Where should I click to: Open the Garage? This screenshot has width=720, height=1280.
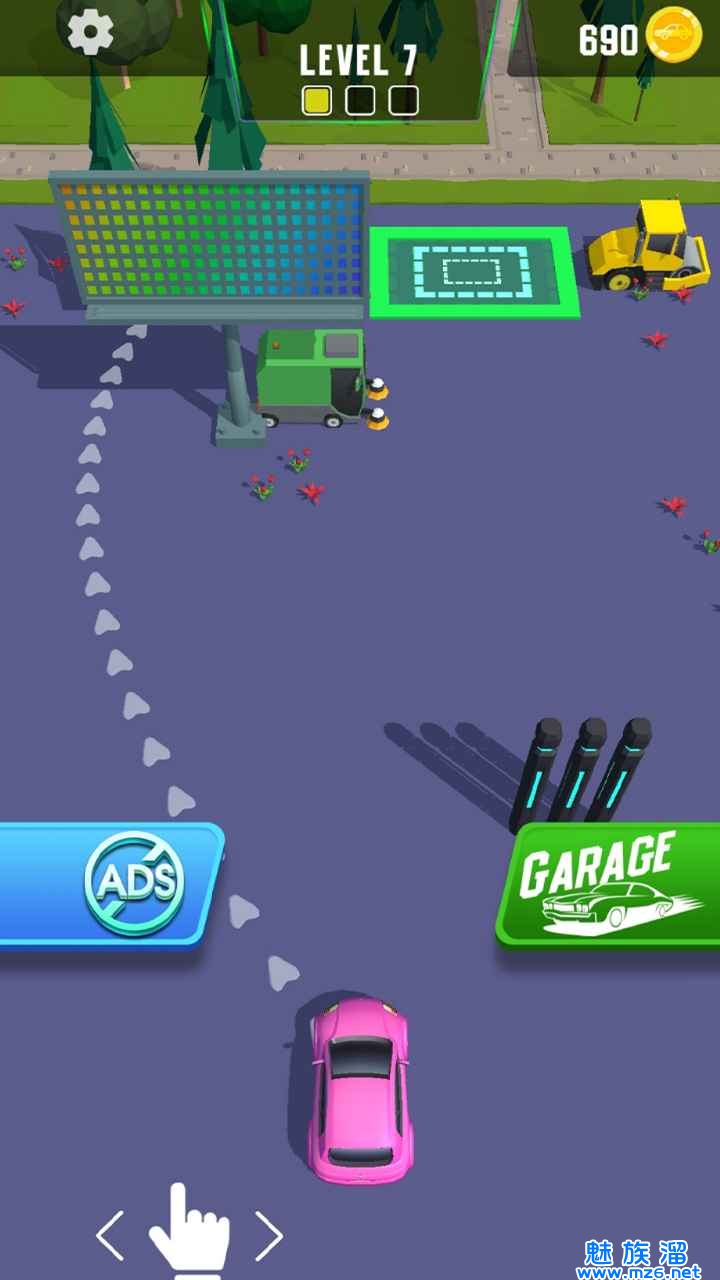(608, 886)
